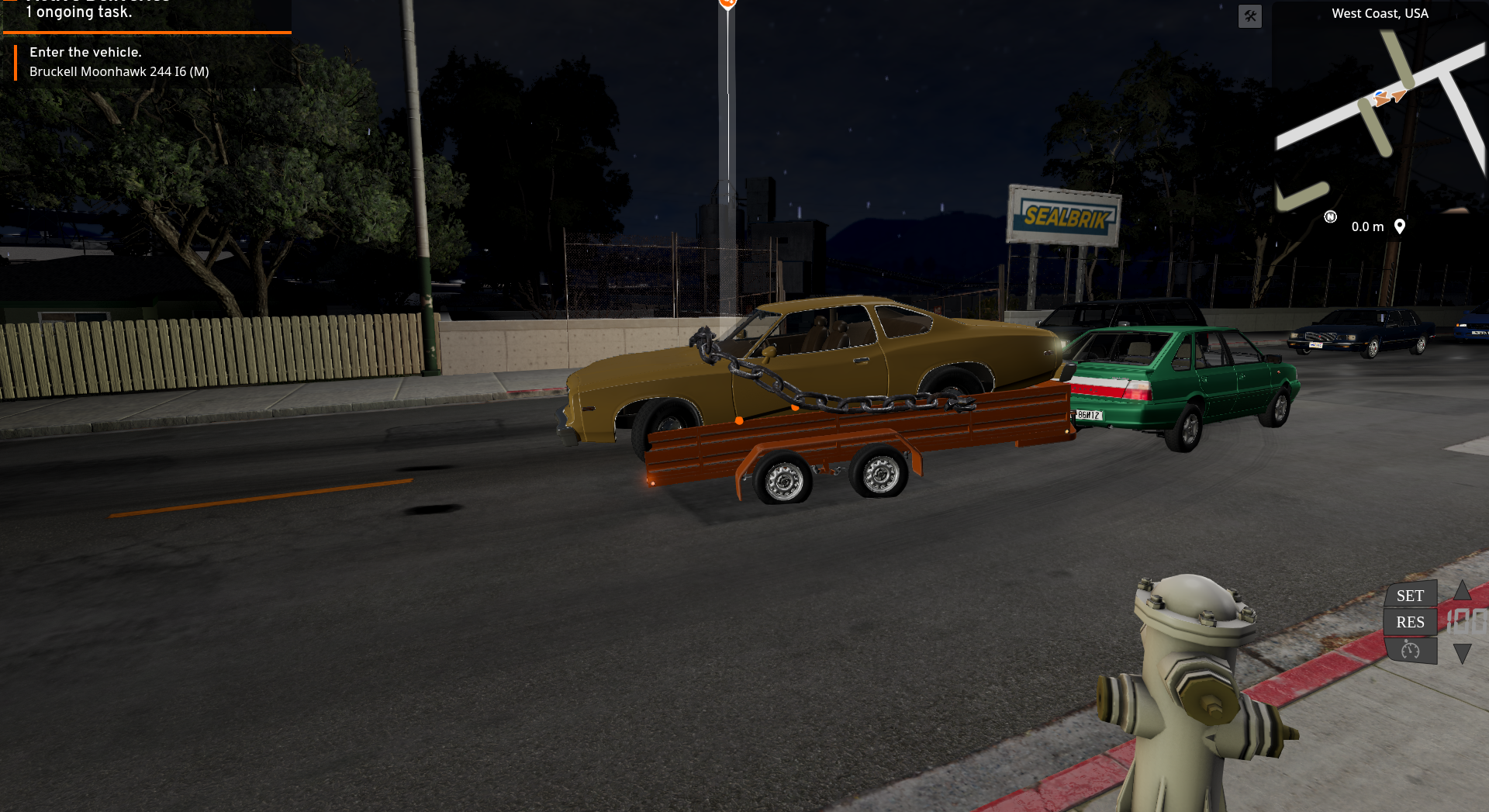Toggle the cruise control speedometer icon
This screenshot has width=1489, height=812.
tap(1410, 650)
